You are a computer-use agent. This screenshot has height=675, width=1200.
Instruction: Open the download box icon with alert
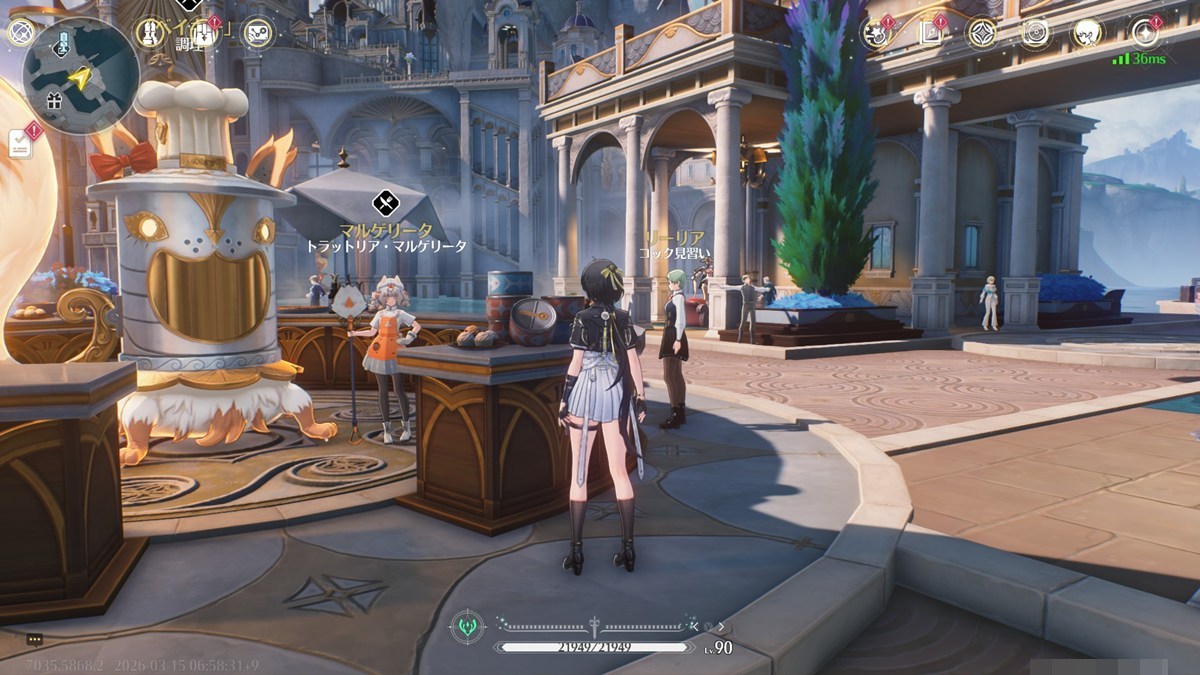203,33
